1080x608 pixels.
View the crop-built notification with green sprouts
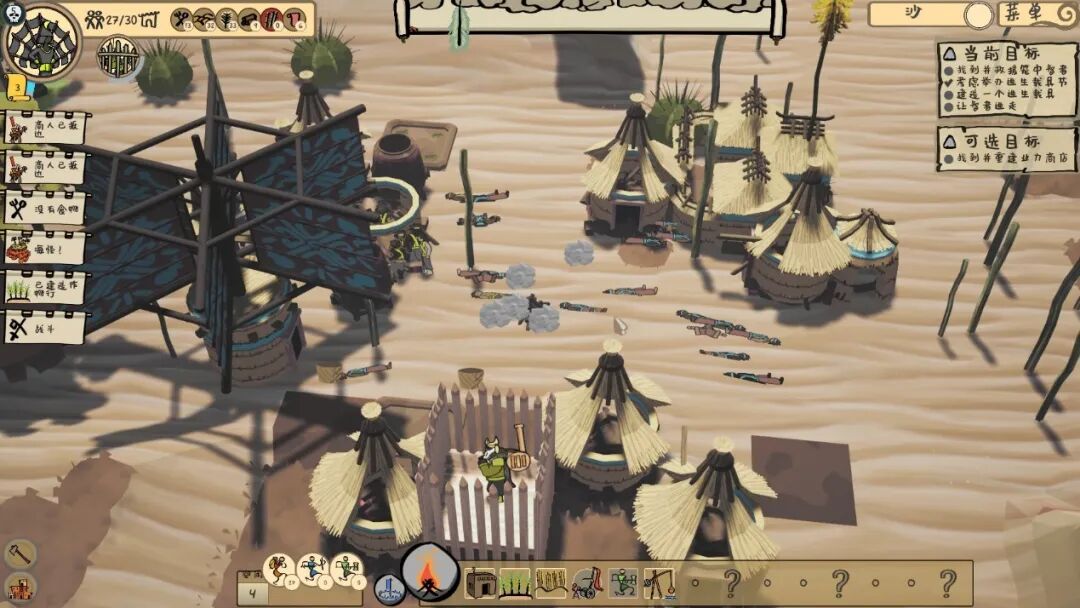coord(45,287)
